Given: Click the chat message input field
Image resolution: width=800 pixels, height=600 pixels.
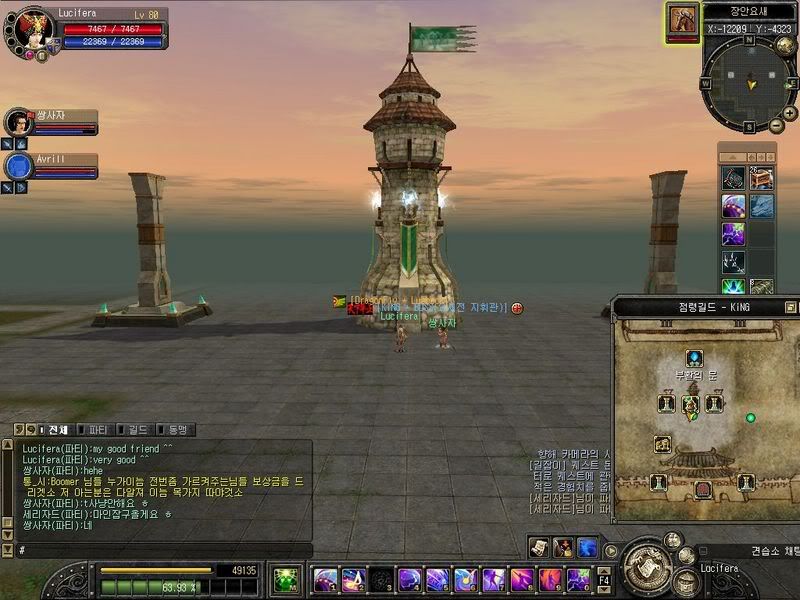Looking at the screenshot, I should pyautogui.click(x=160, y=551).
